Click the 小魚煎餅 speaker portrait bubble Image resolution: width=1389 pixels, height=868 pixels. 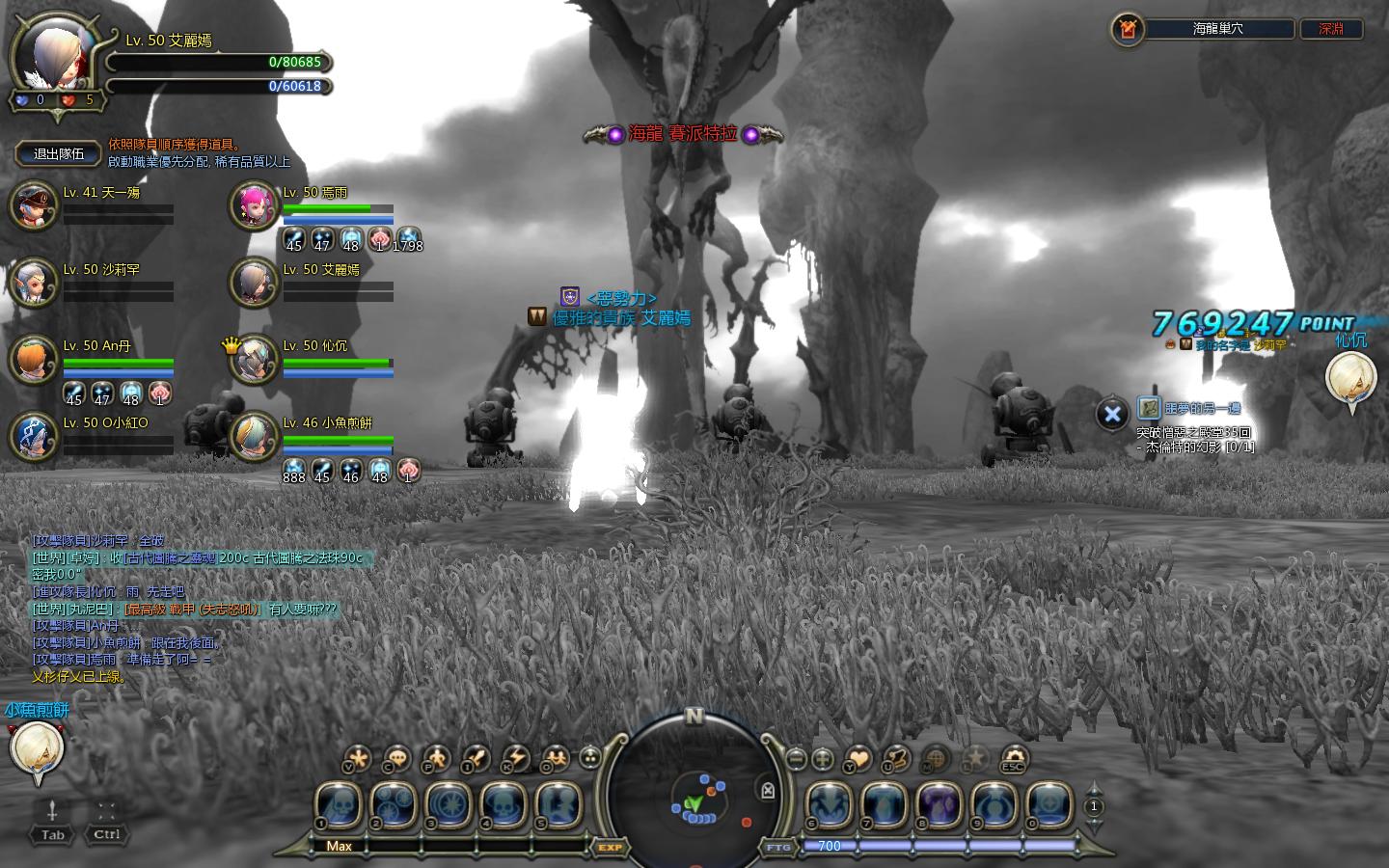[x=37, y=750]
